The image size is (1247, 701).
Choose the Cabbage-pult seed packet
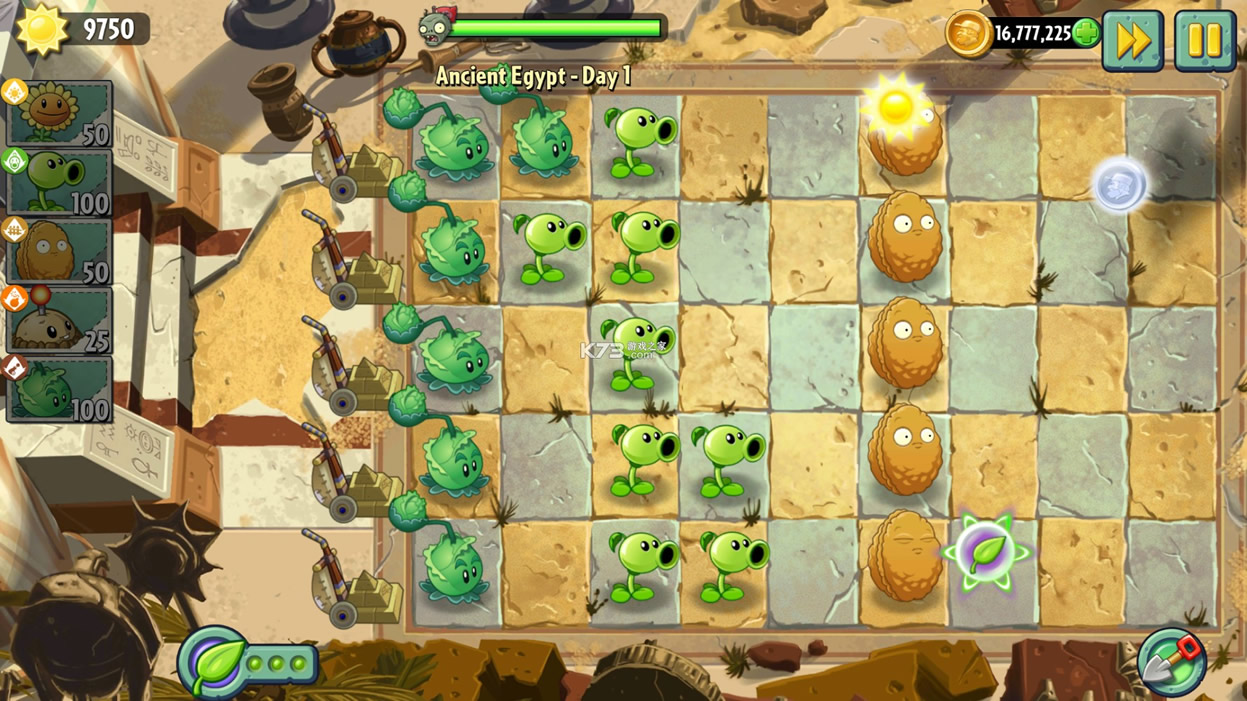(x=58, y=388)
